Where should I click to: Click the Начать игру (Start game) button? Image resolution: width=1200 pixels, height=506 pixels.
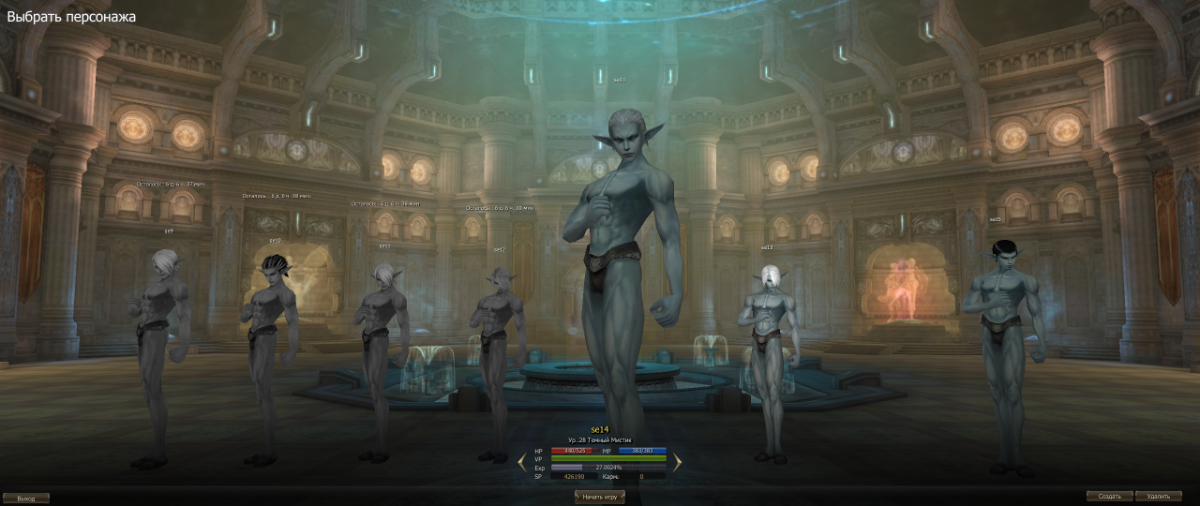pos(599,496)
